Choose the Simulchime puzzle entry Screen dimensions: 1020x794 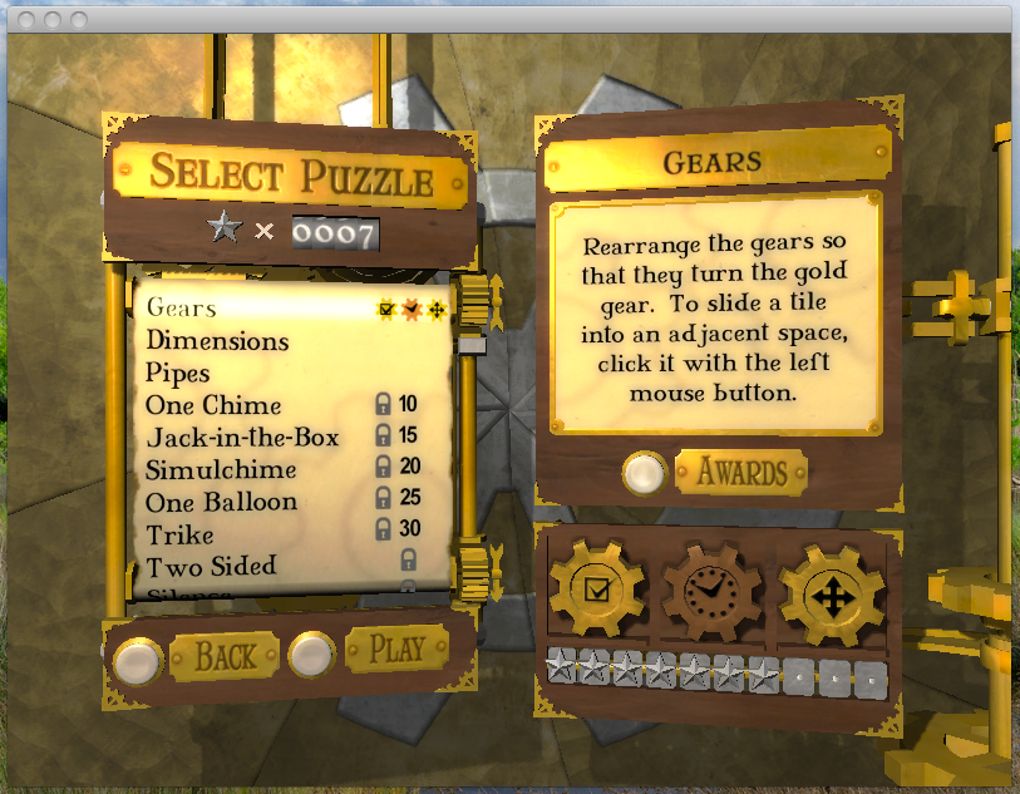pos(221,469)
